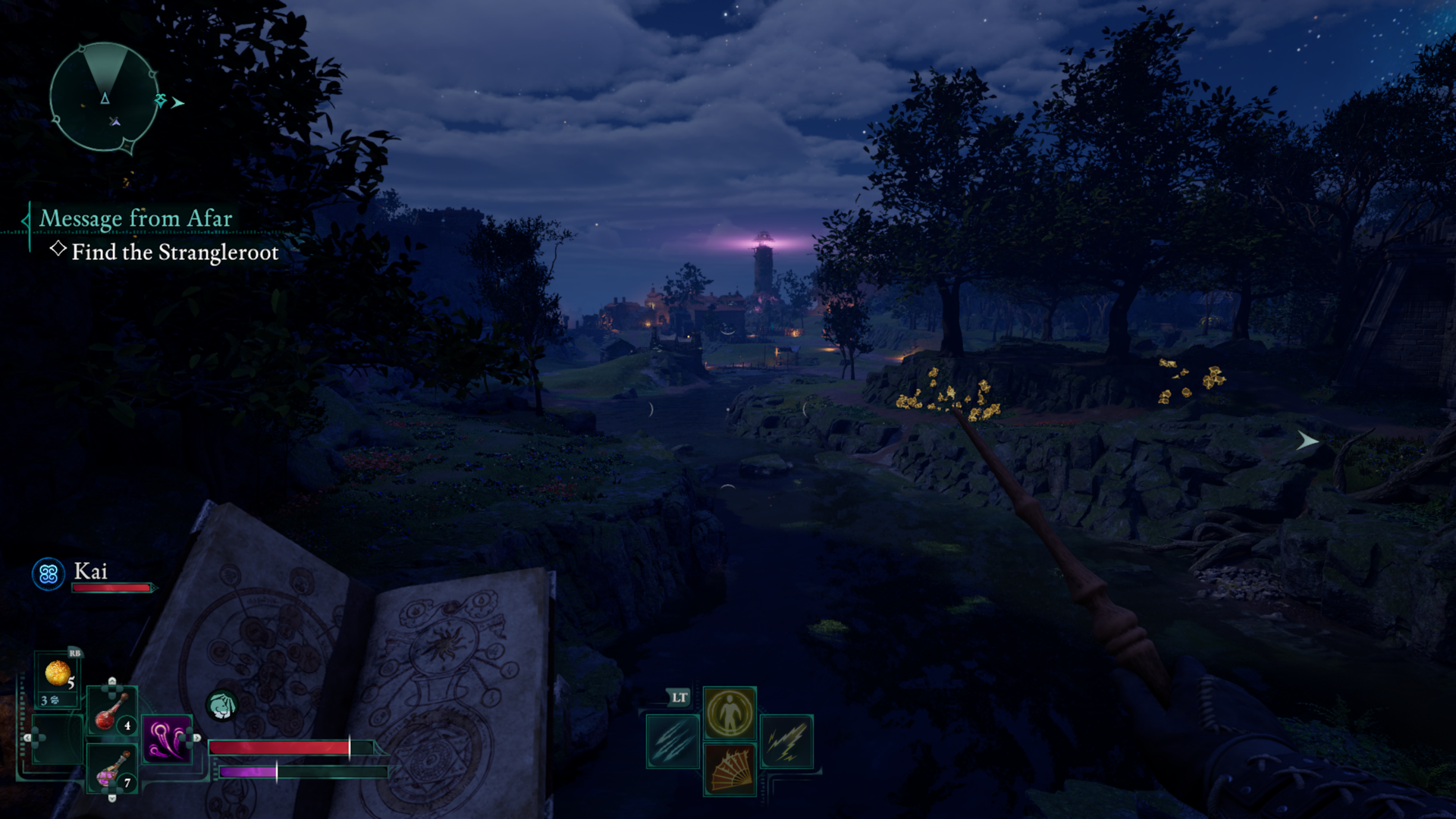The image size is (1456, 819).
Task: Cast the lightning bolt spell
Action: [x=786, y=741]
